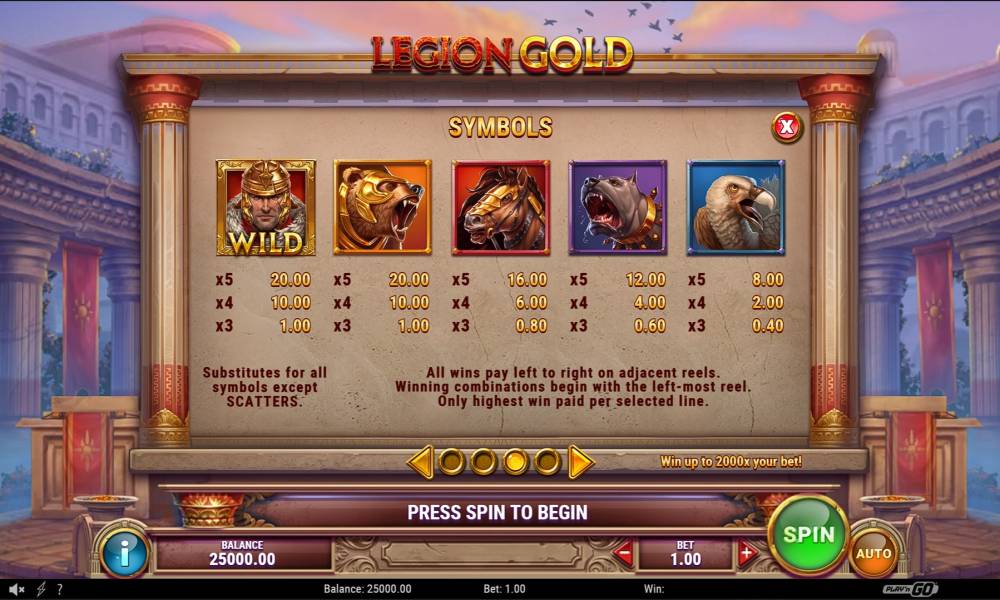Click the green SPIN button
1000x600 pixels.
coord(808,534)
